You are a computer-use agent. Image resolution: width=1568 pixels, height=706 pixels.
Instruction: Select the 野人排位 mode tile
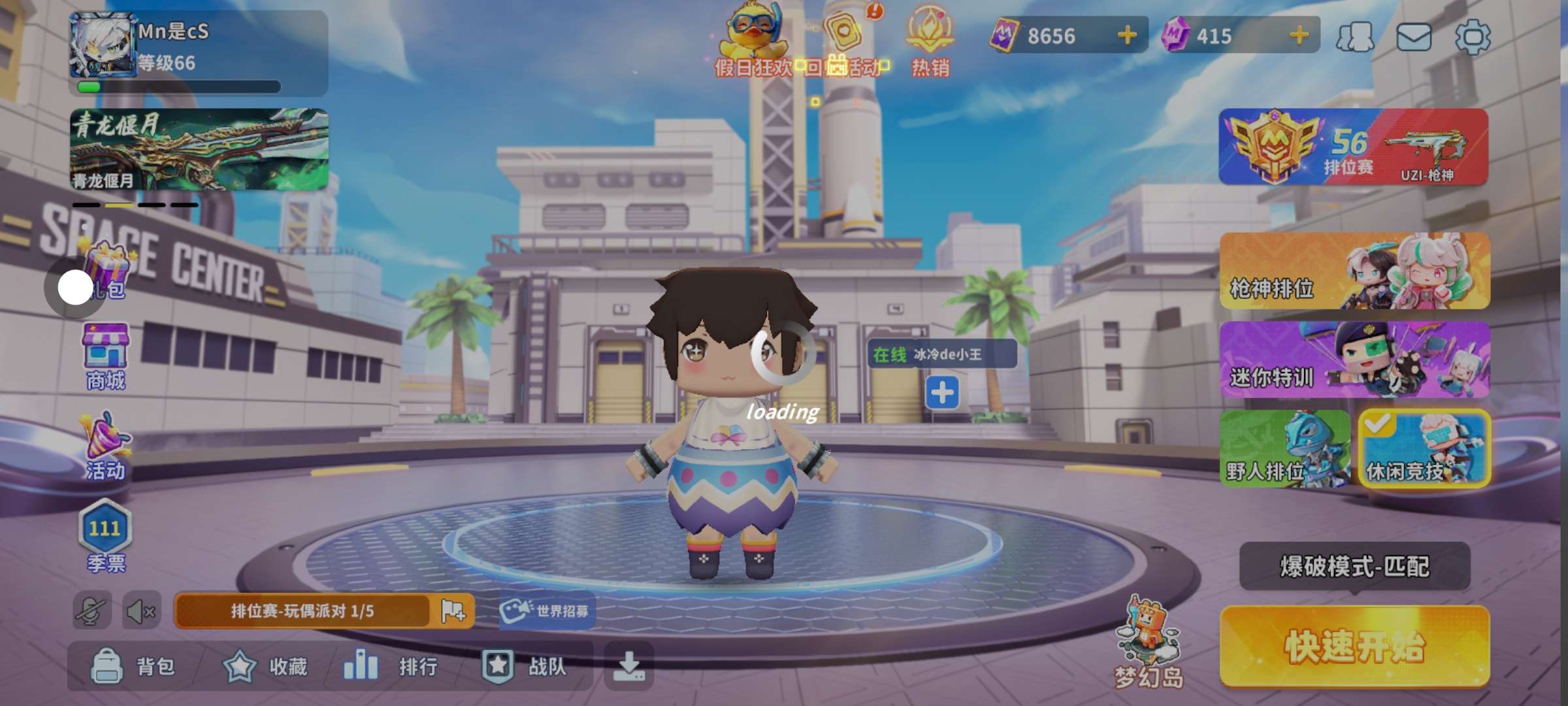(x=1284, y=448)
